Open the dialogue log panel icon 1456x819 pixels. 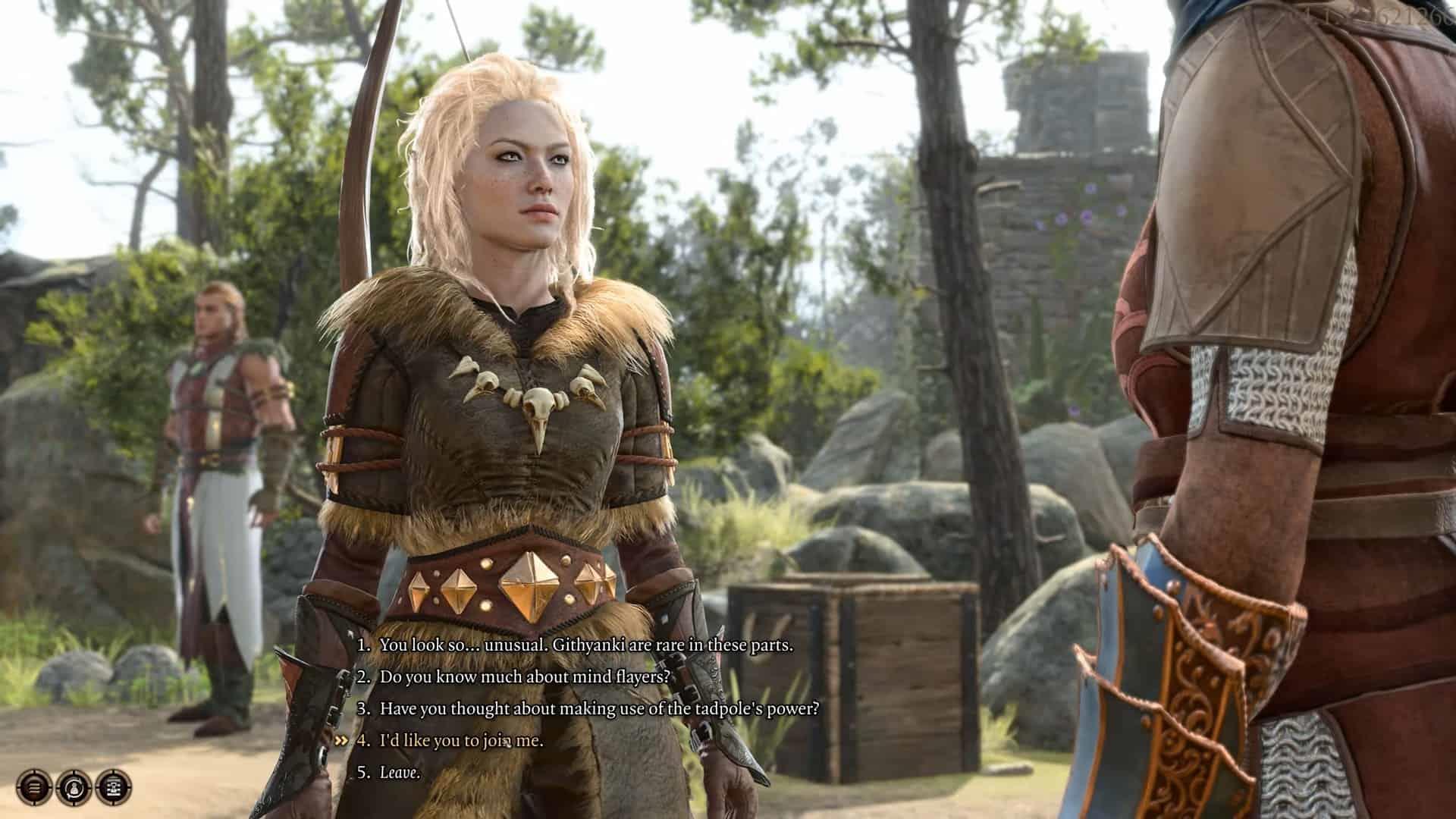[x=113, y=786]
